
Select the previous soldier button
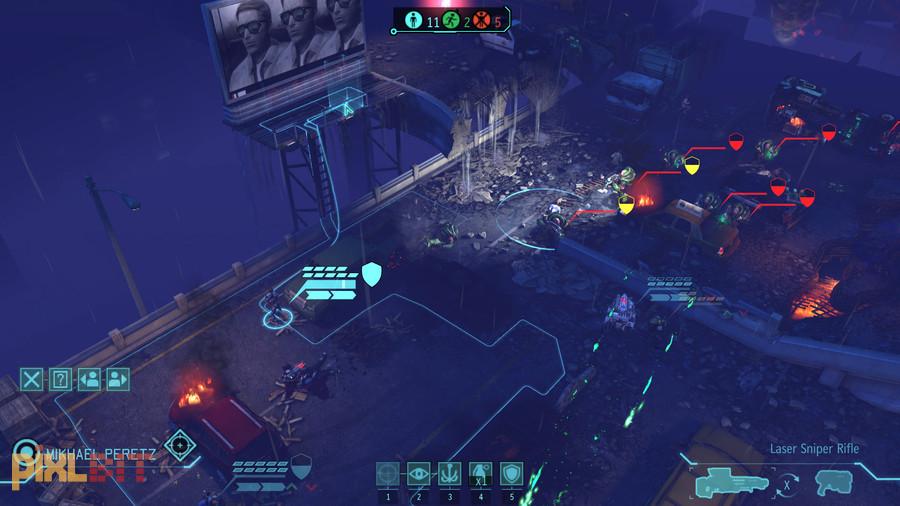point(89,378)
